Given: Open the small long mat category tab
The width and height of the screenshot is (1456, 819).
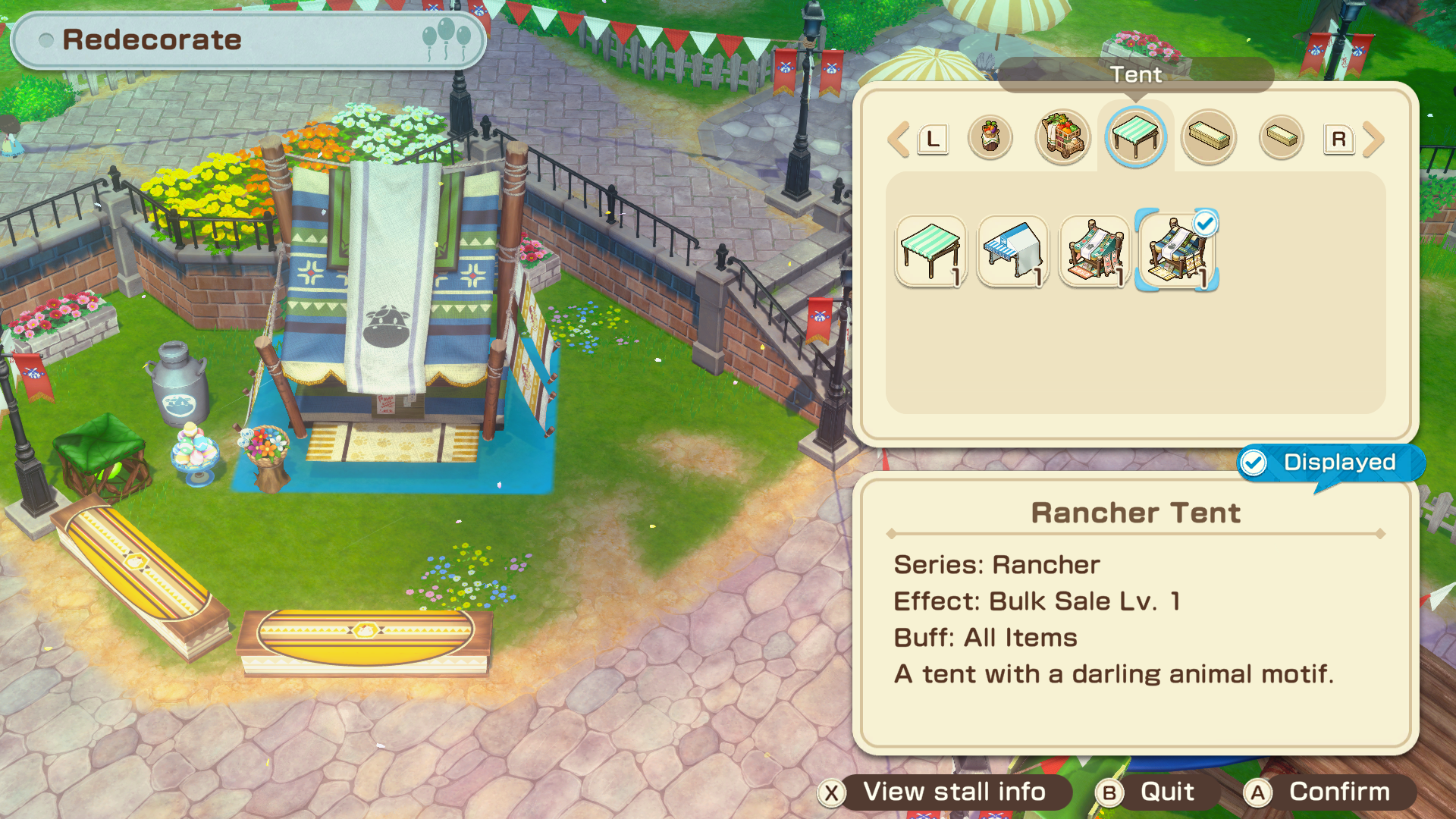Looking at the screenshot, I should click(x=1281, y=137).
